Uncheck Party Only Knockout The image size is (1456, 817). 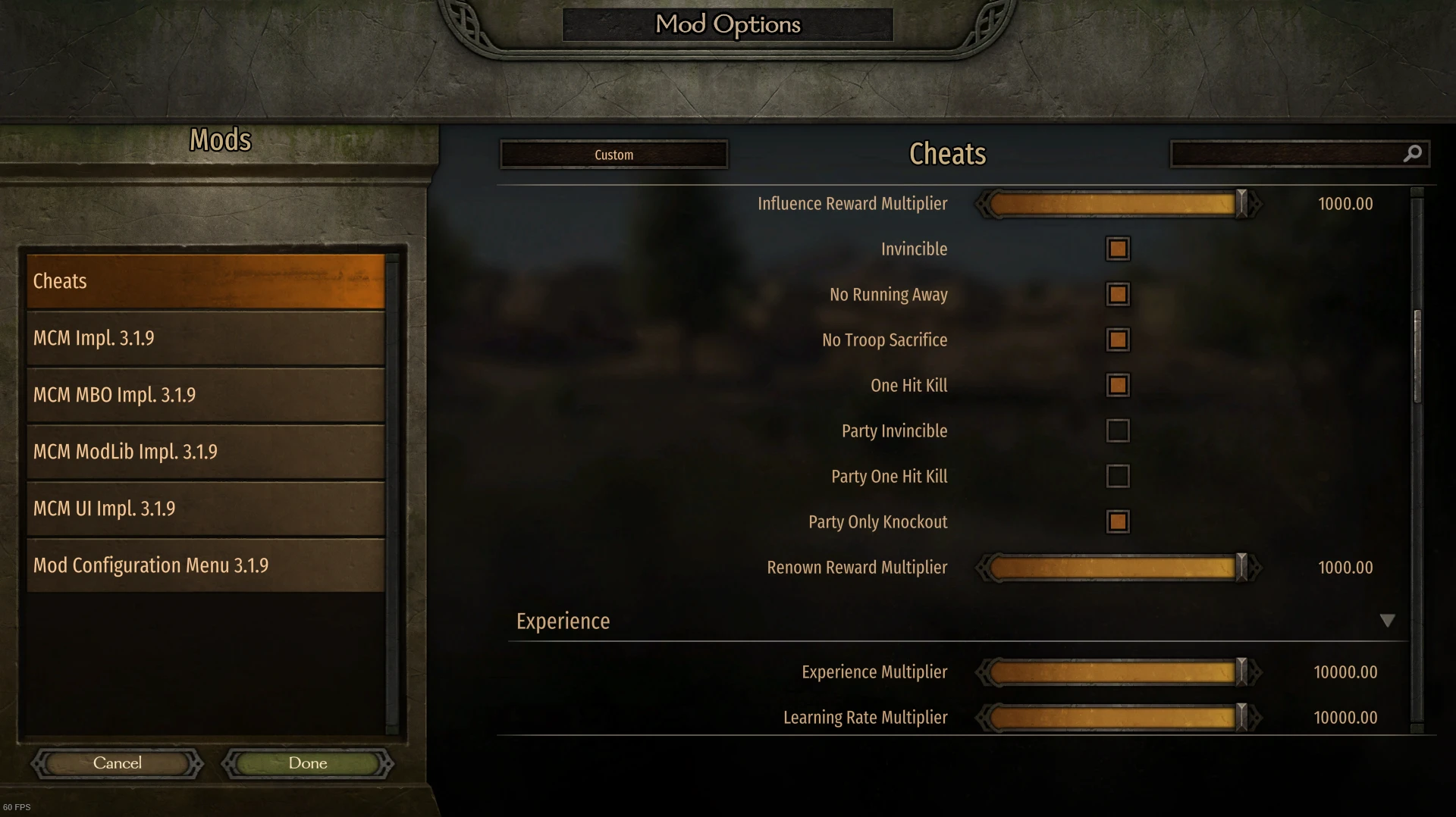point(1118,521)
